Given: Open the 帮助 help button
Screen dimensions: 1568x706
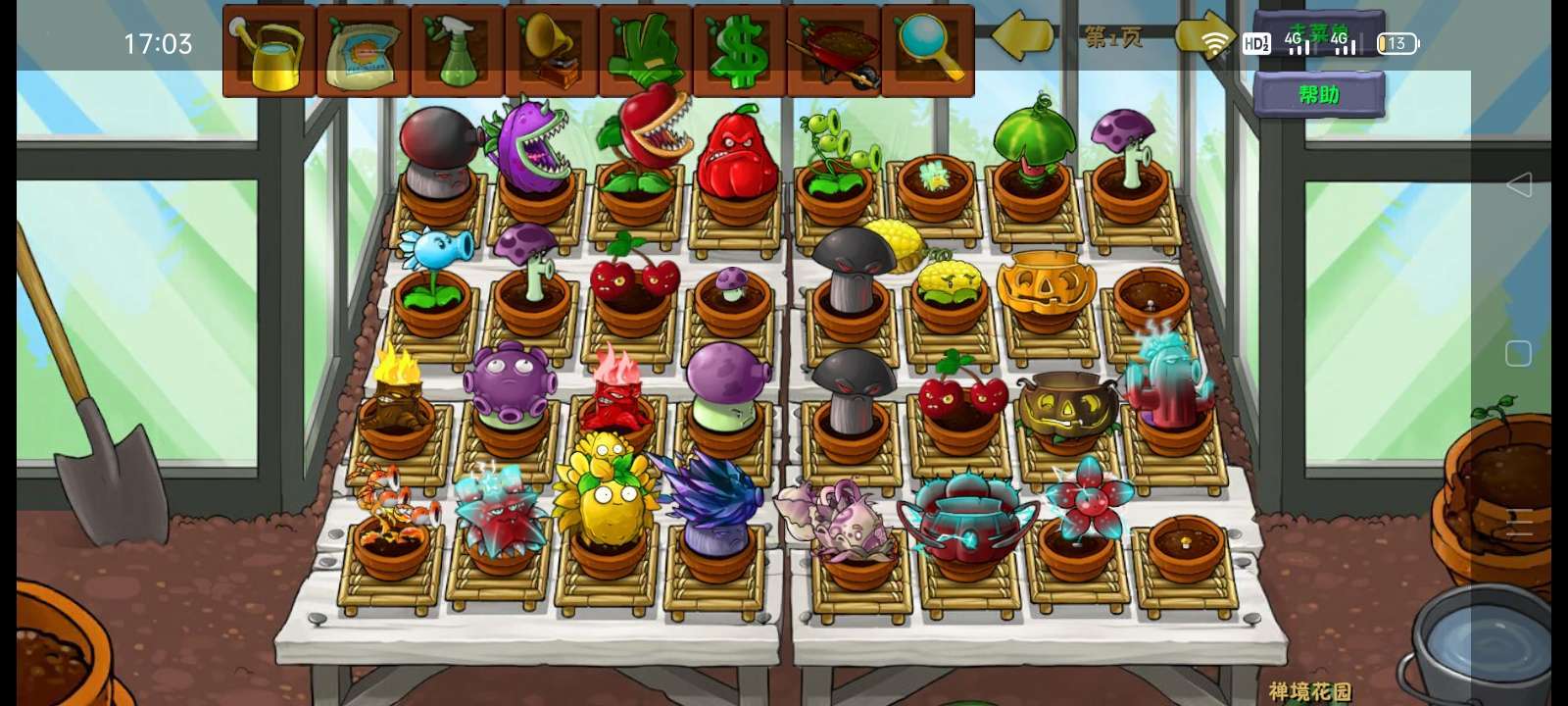Looking at the screenshot, I should [x=1318, y=95].
